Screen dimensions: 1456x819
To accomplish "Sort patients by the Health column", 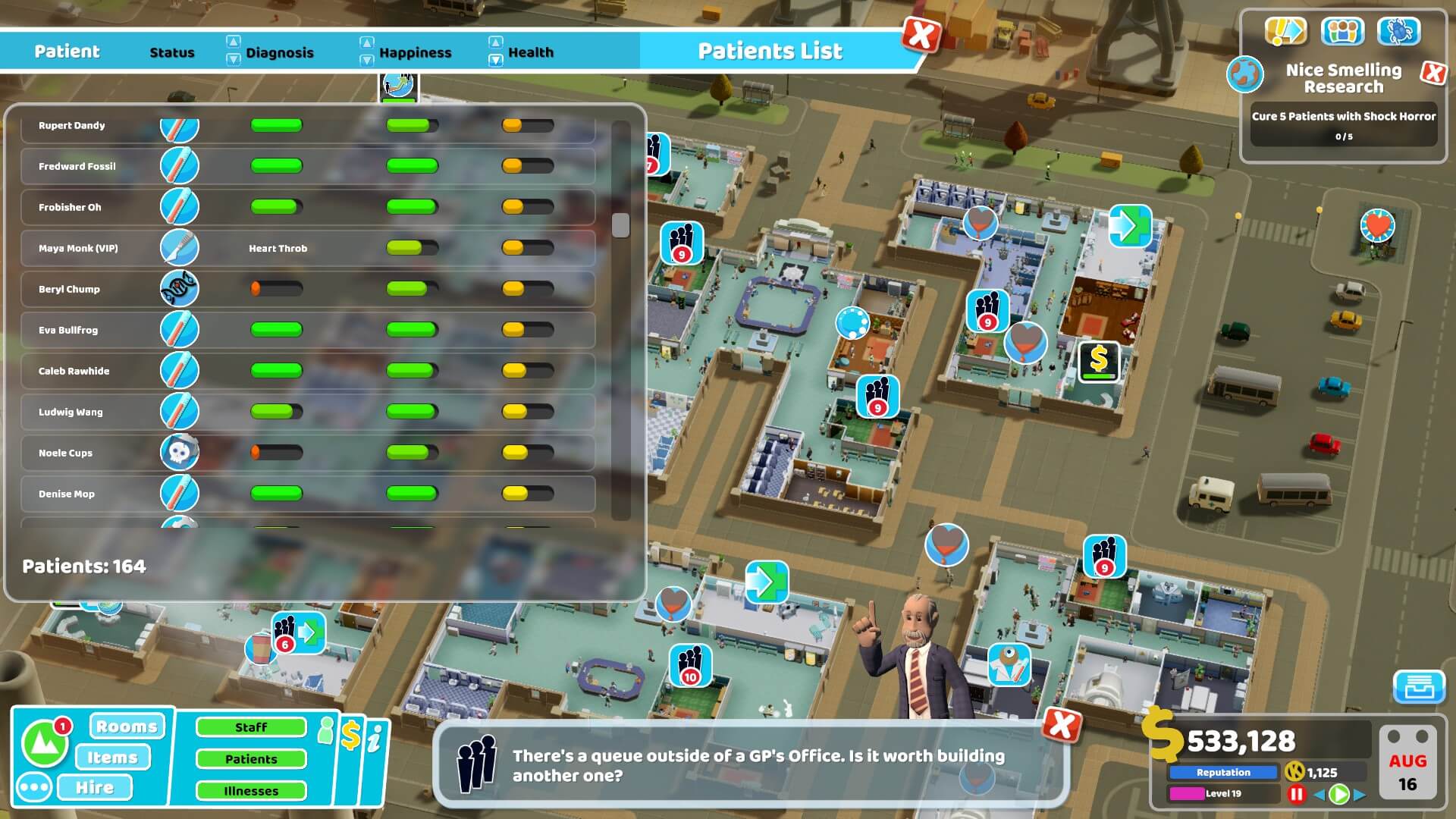I will click(530, 52).
